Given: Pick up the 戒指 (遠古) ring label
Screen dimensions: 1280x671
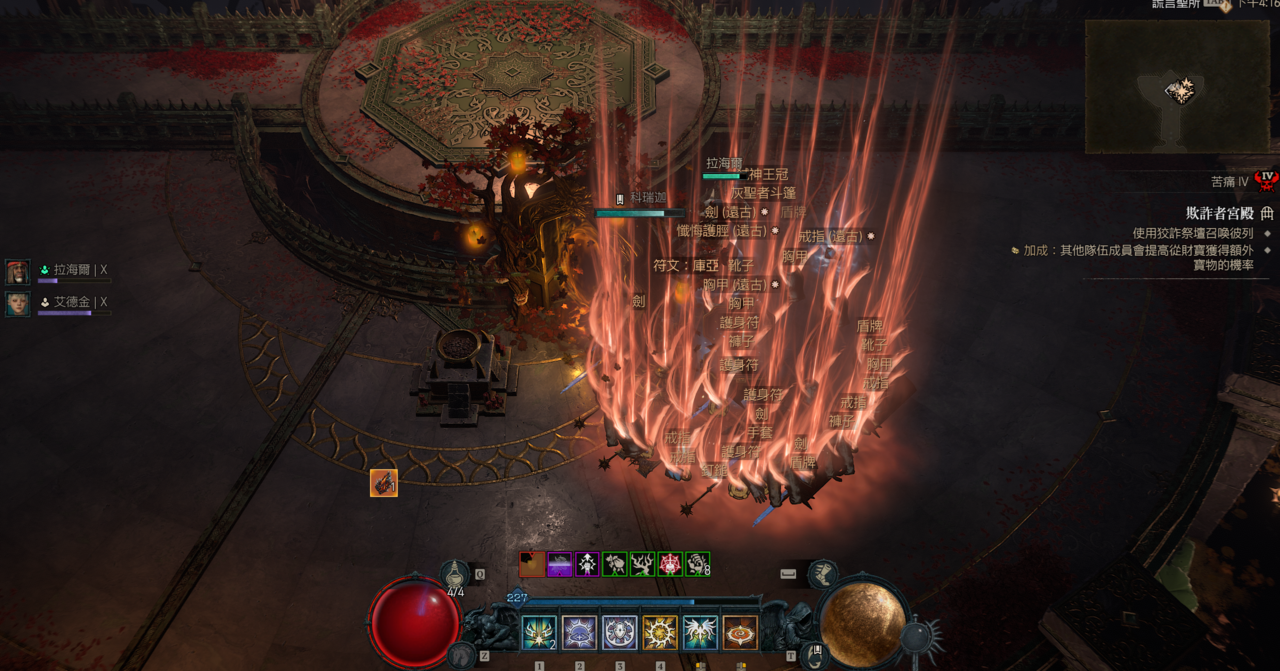Looking at the screenshot, I should [x=830, y=237].
